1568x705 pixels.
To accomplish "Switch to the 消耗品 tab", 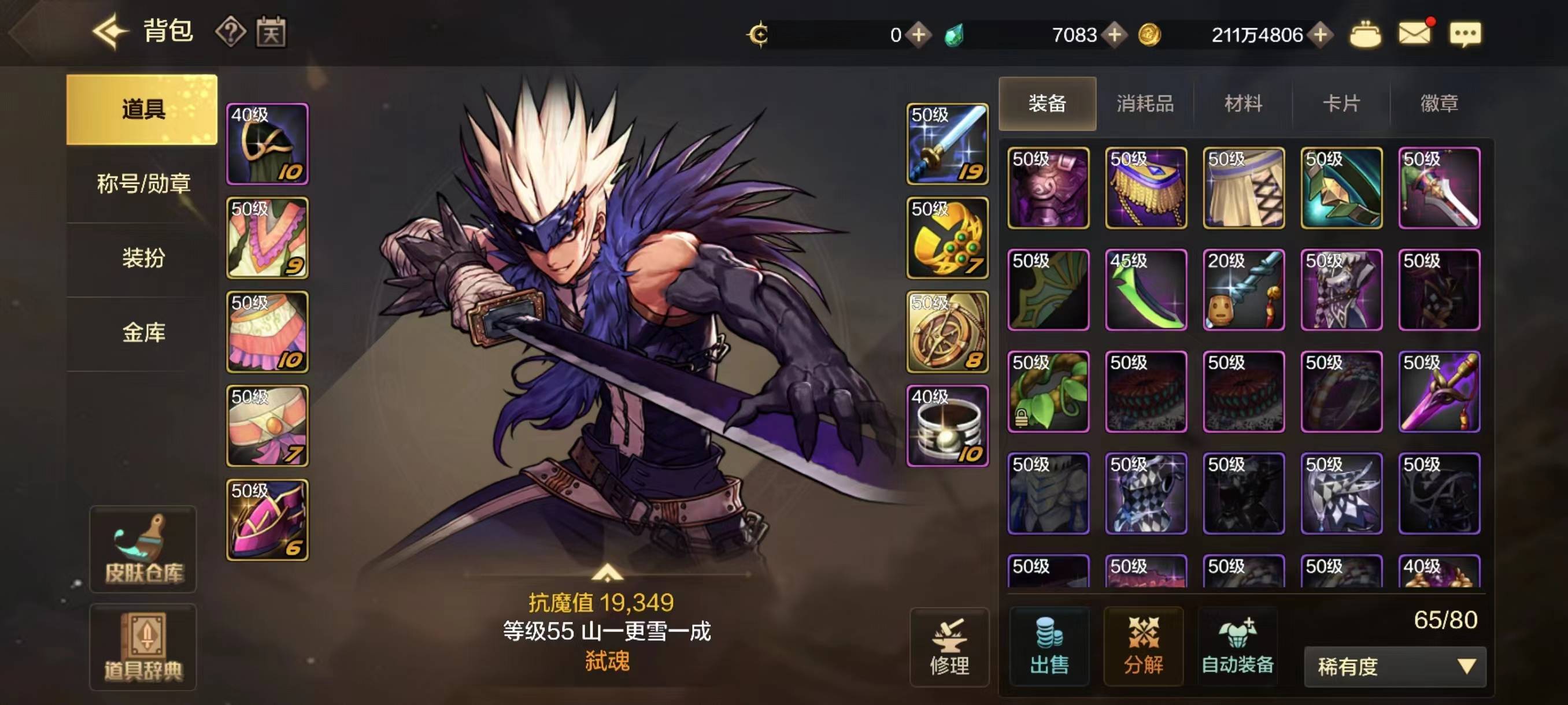I will tap(1145, 103).
